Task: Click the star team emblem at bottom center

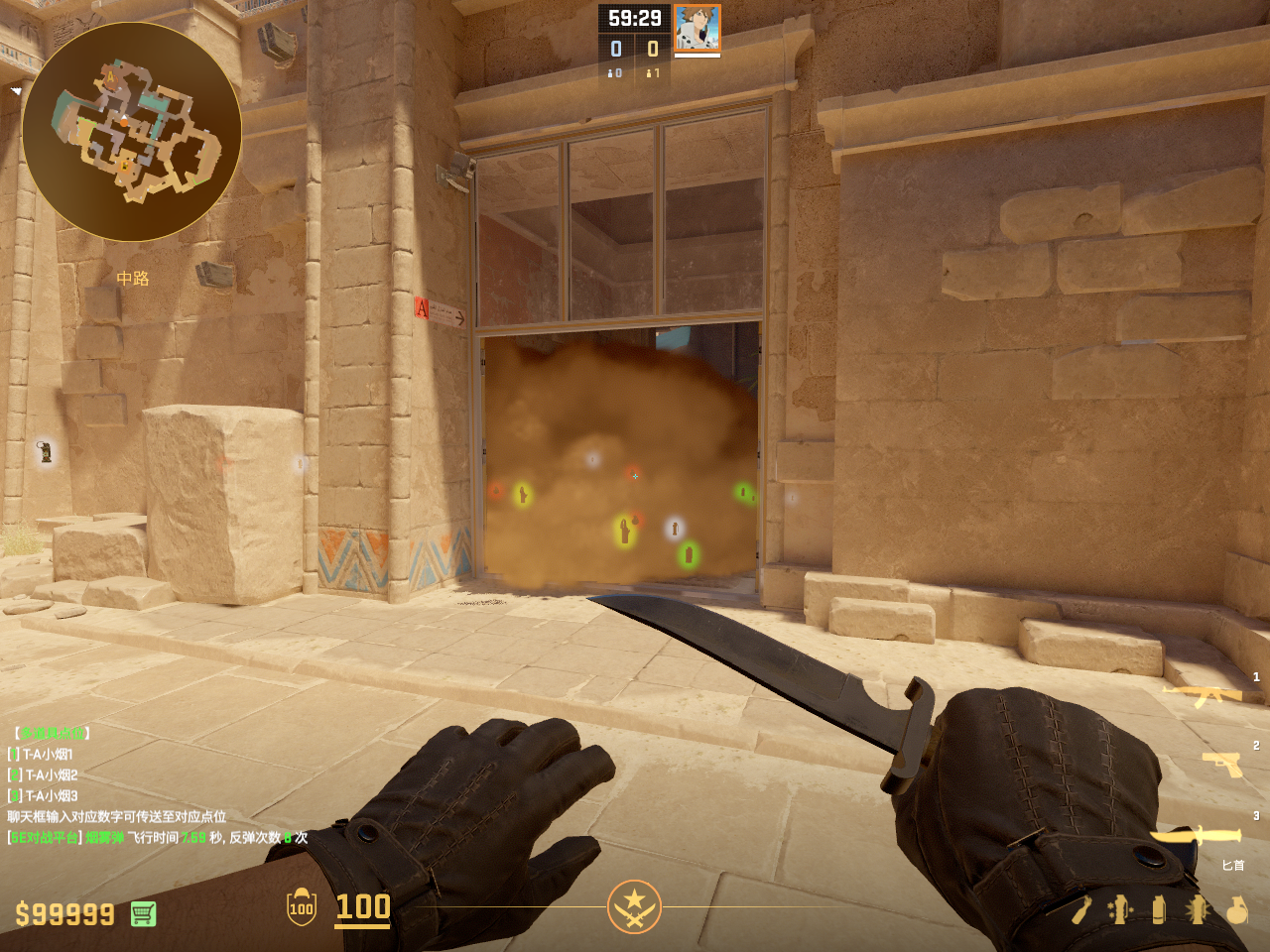Action: click(x=634, y=906)
